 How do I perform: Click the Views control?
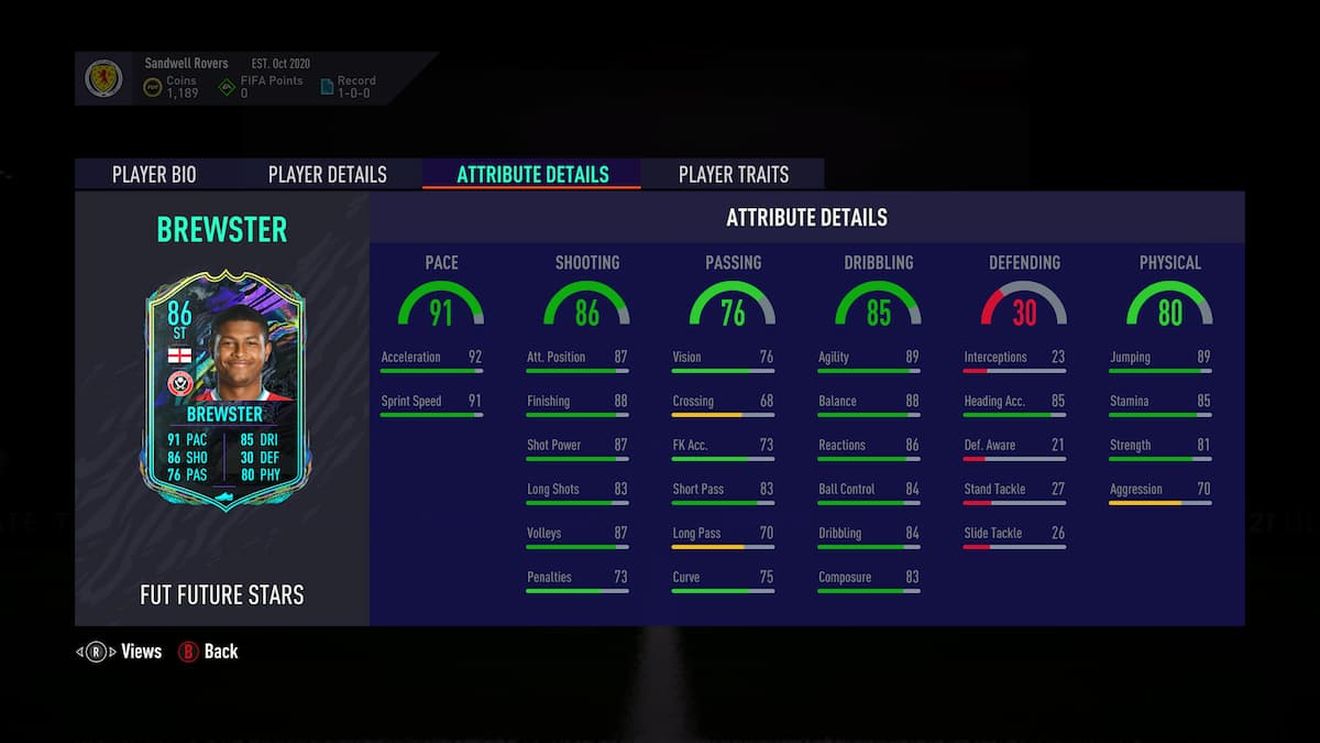tap(128, 651)
